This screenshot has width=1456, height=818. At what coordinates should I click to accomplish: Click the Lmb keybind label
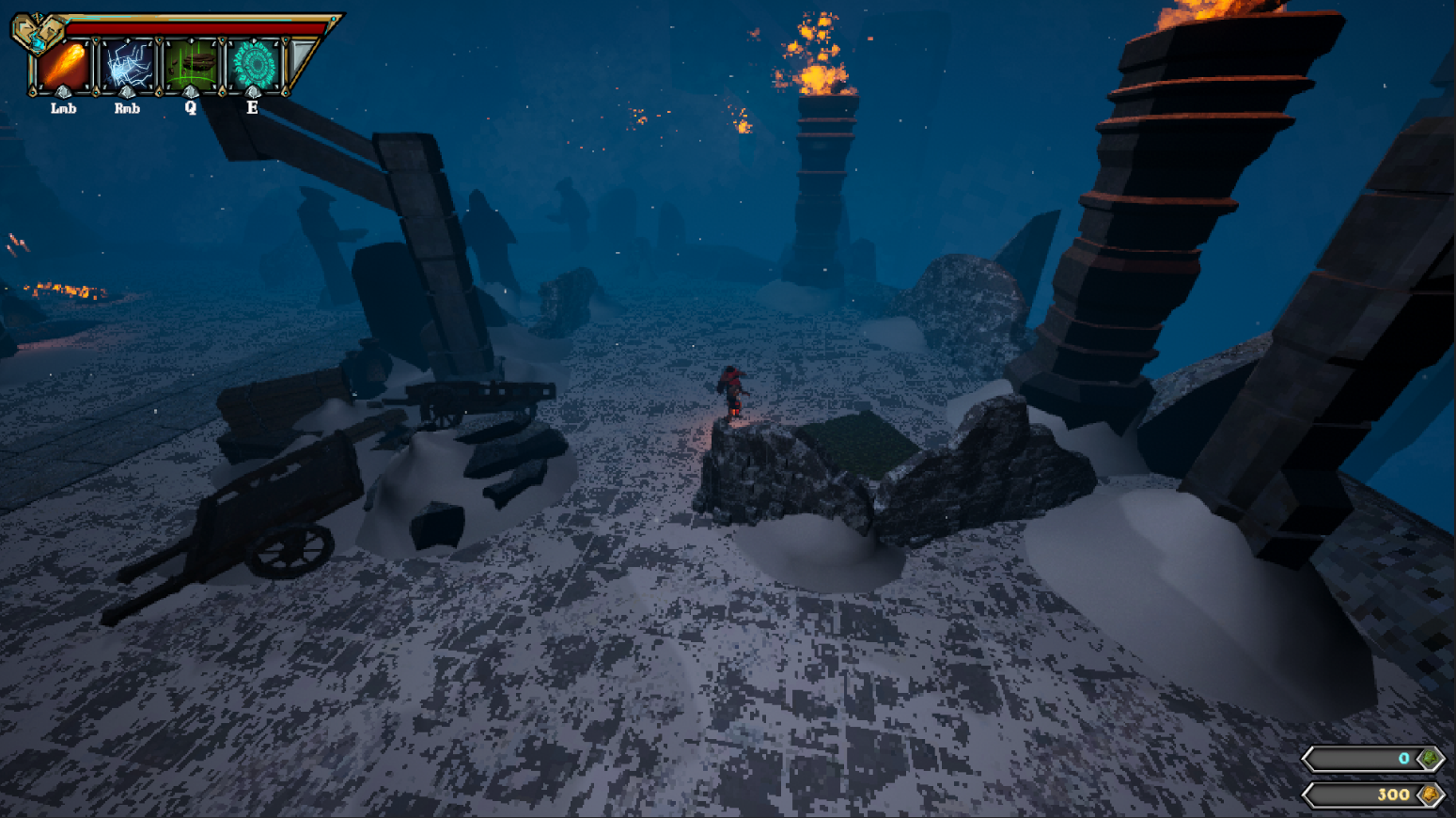(64, 108)
